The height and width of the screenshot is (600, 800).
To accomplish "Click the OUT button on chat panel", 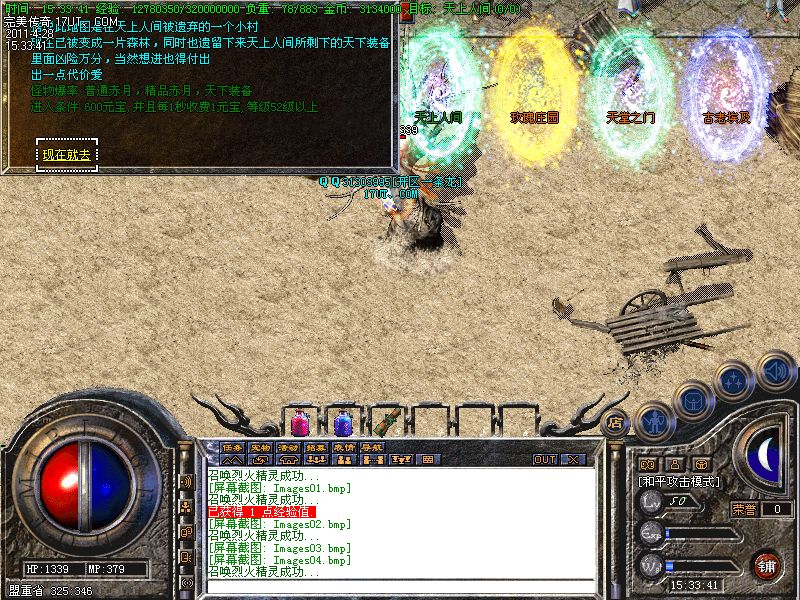I will point(544,459).
